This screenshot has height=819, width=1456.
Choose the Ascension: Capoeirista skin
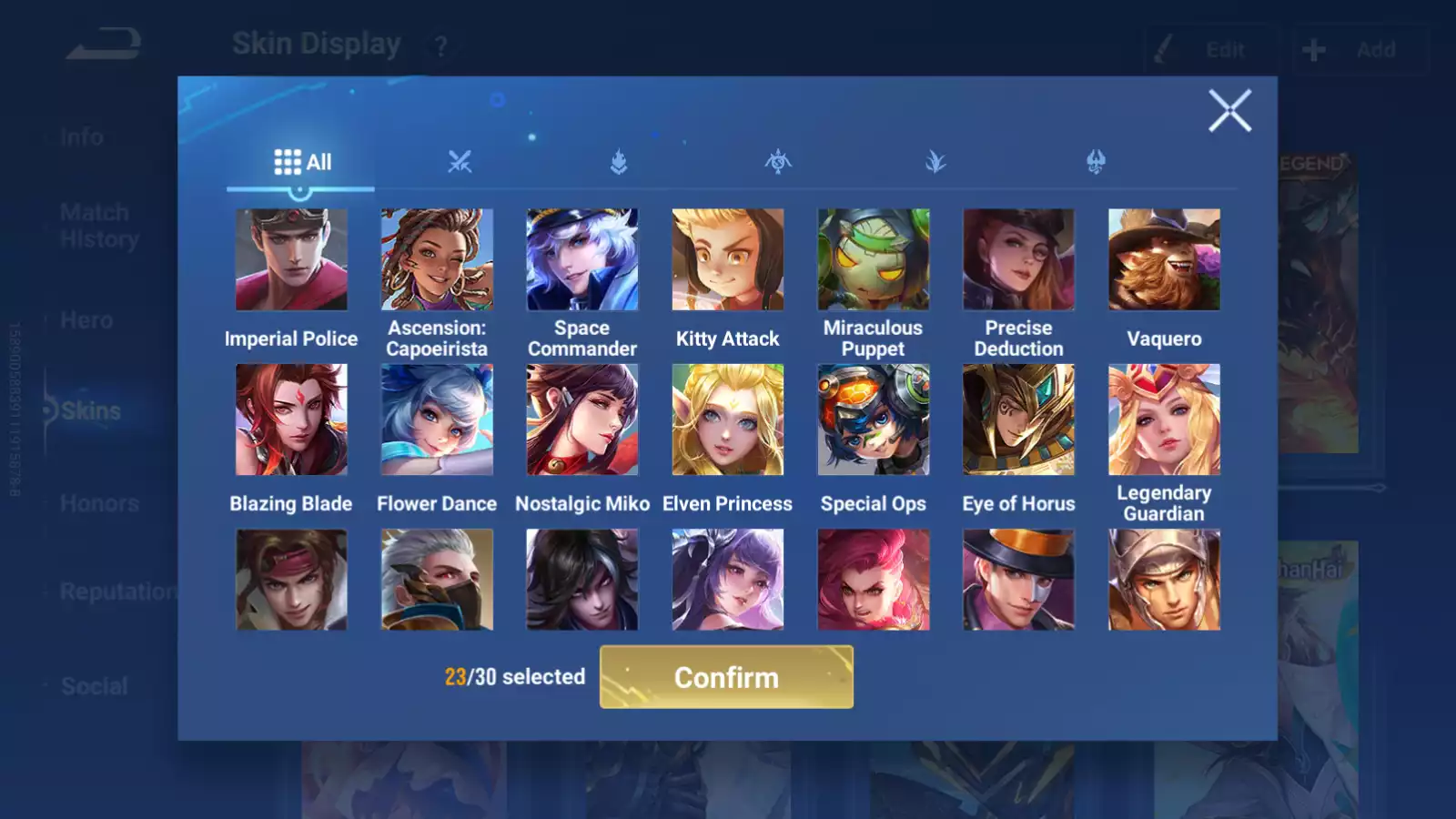pos(437,260)
